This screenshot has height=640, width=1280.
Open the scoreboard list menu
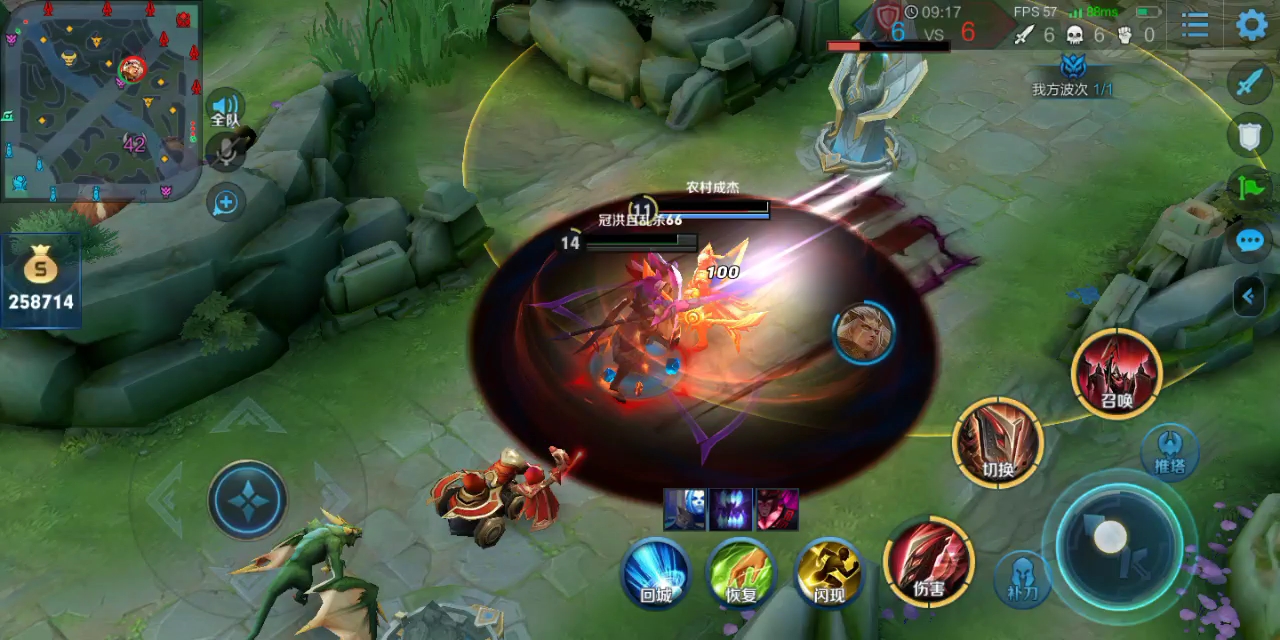click(1196, 26)
